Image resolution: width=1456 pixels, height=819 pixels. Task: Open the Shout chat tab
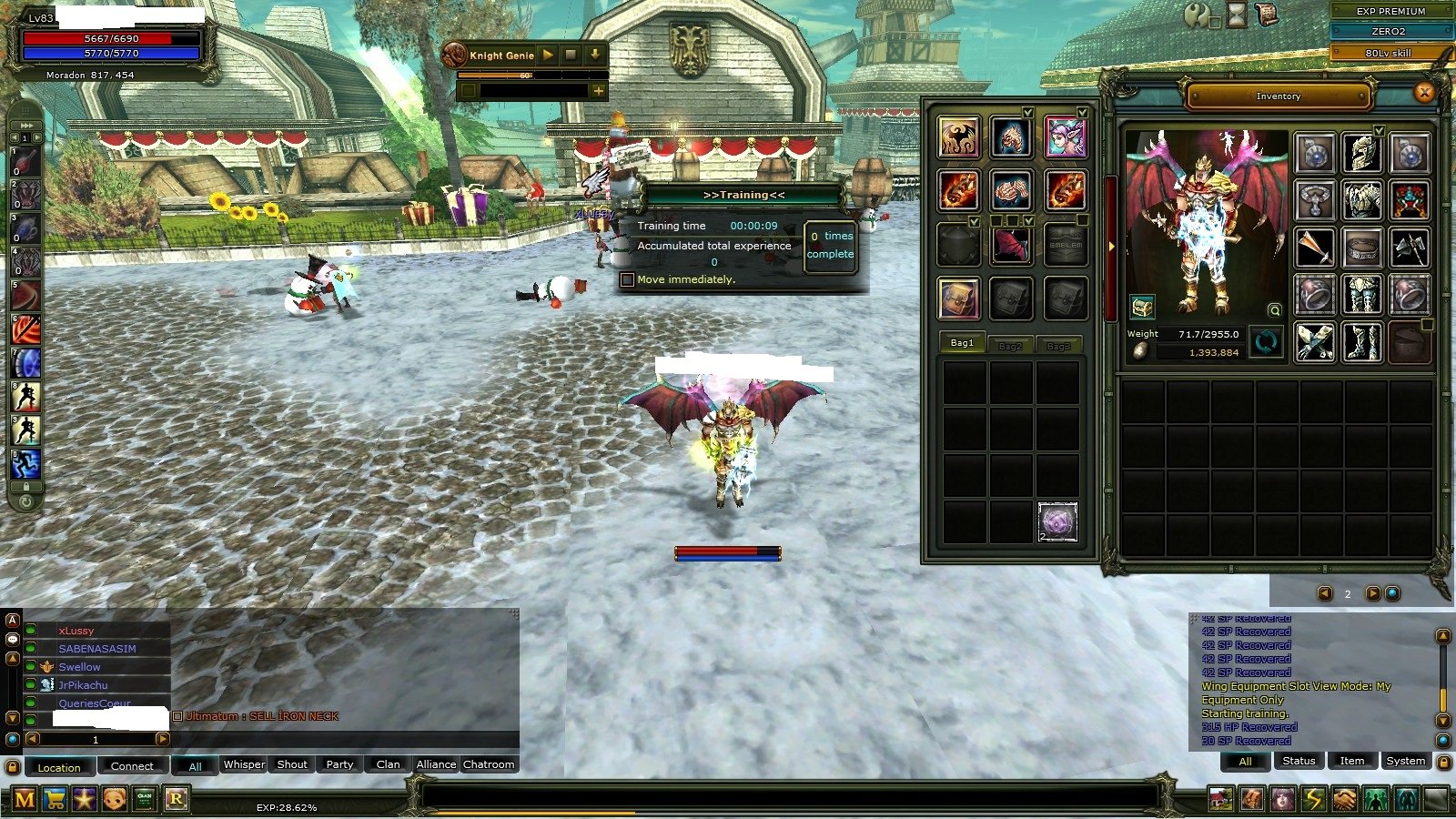click(x=292, y=764)
